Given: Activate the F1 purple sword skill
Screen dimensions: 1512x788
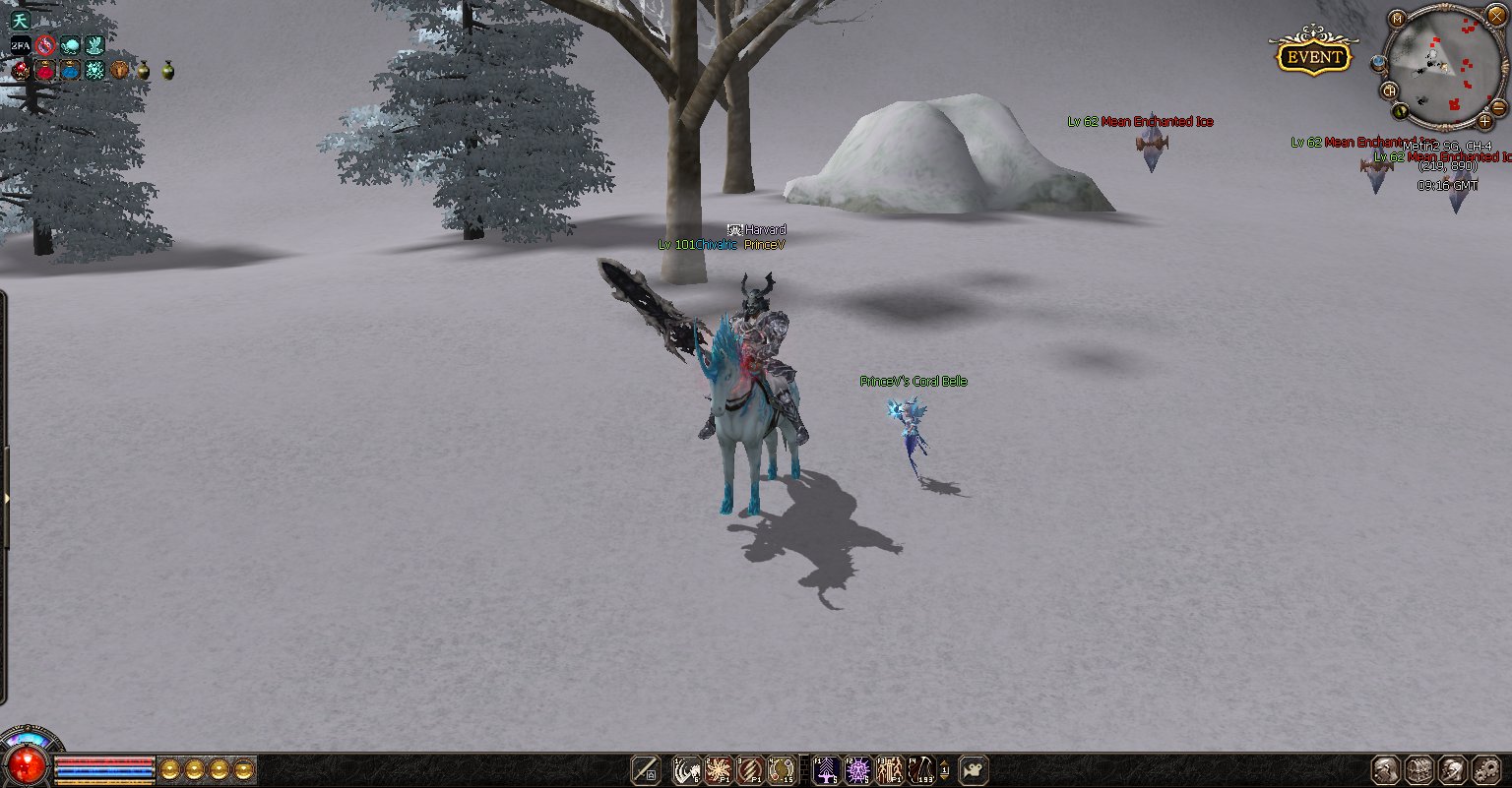Looking at the screenshot, I should pos(825,770).
